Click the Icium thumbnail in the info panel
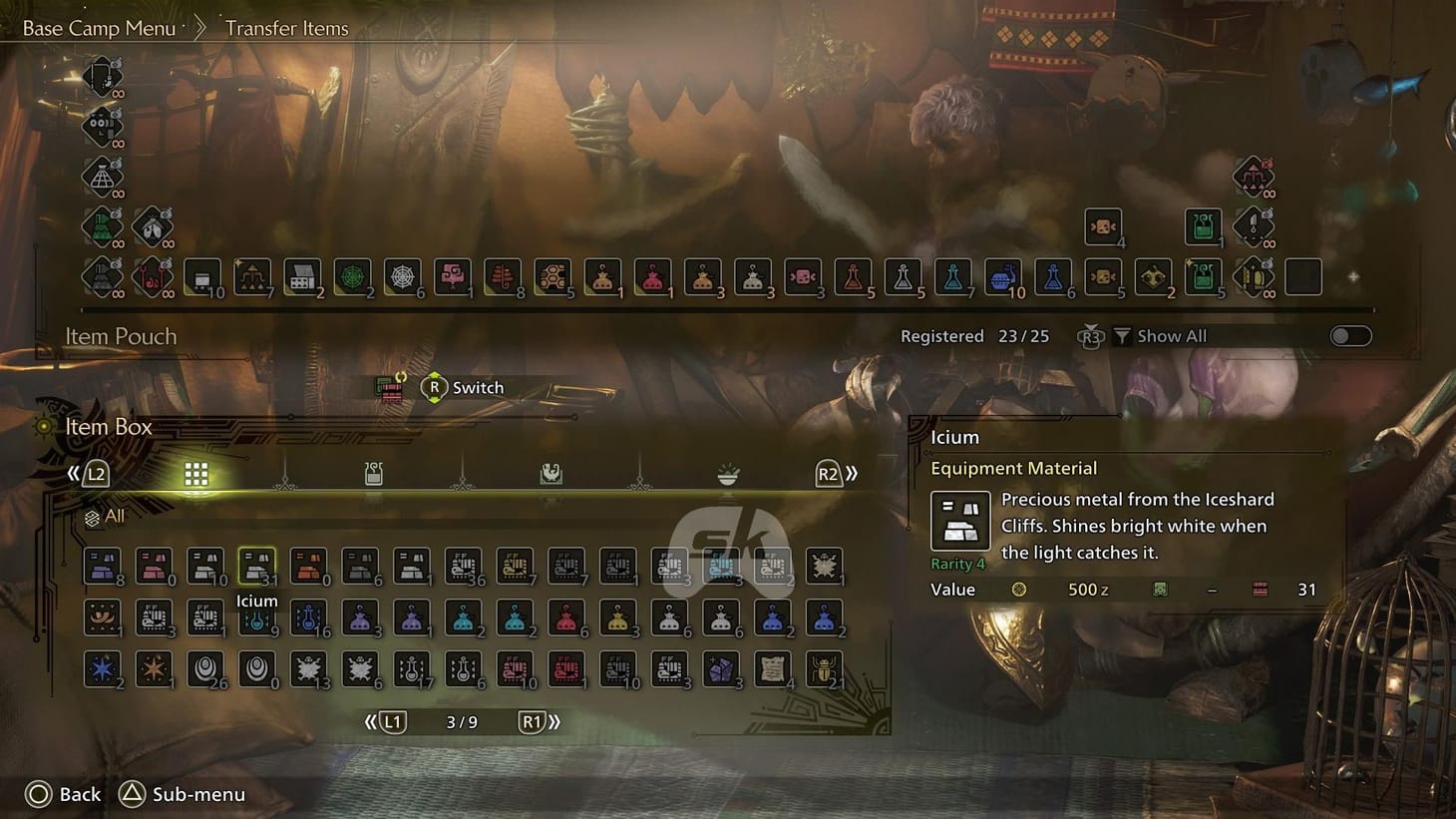 [x=959, y=521]
